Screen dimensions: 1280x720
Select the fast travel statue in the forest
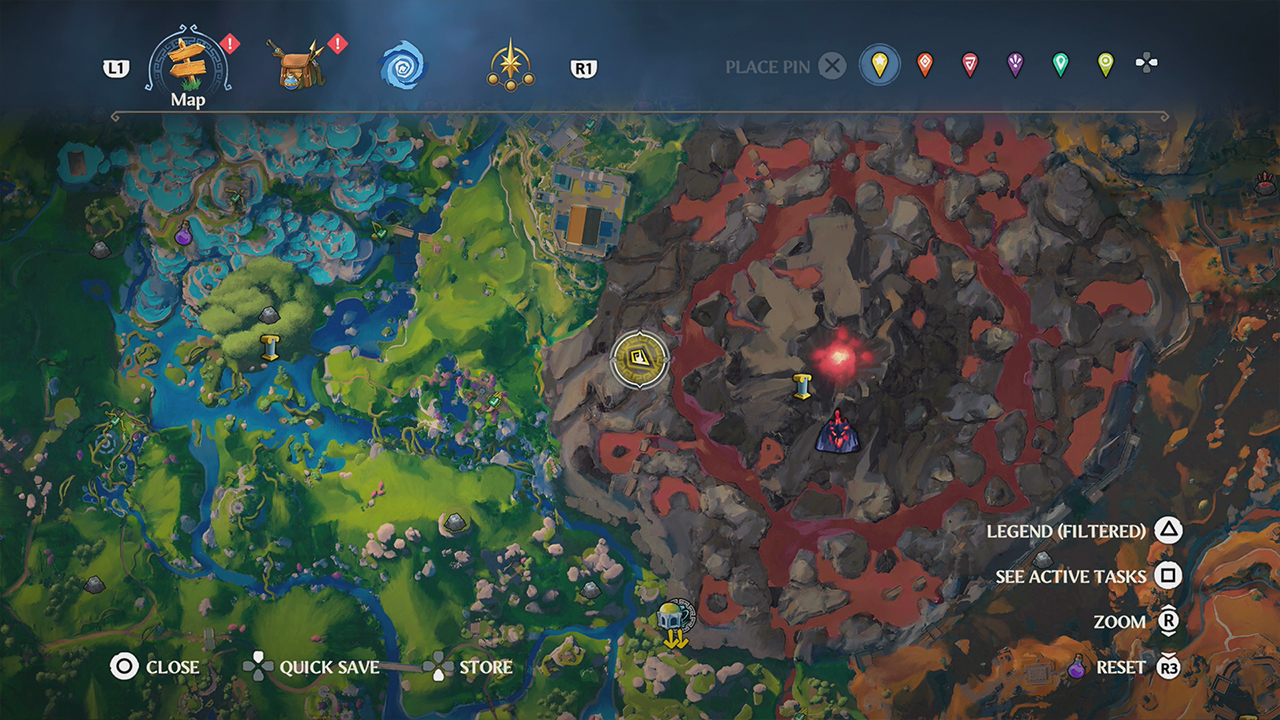pyautogui.click(x=268, y=346)
